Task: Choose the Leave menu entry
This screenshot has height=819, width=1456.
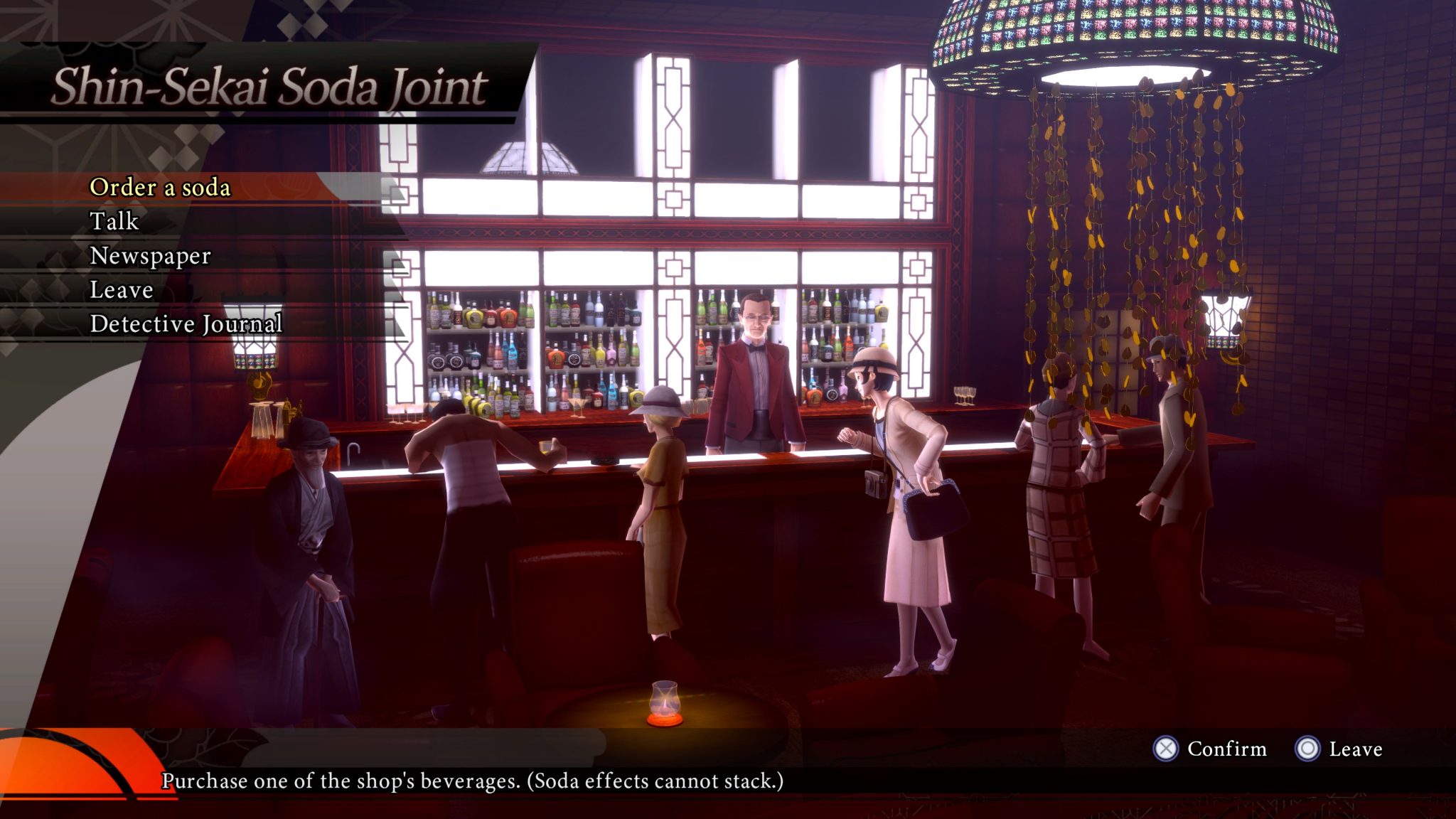Action: pyautogui.click(x=119, y=290)
